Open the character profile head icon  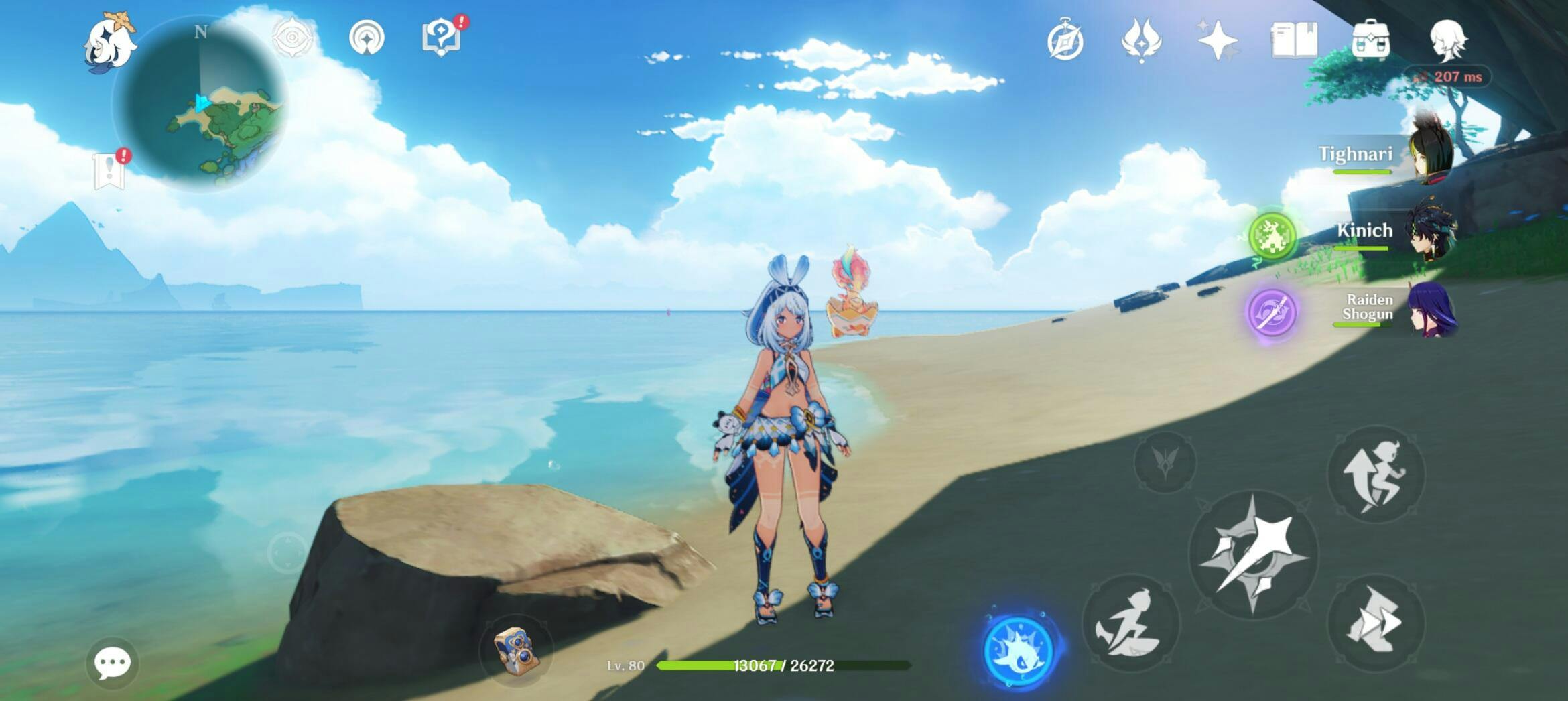1447,40
